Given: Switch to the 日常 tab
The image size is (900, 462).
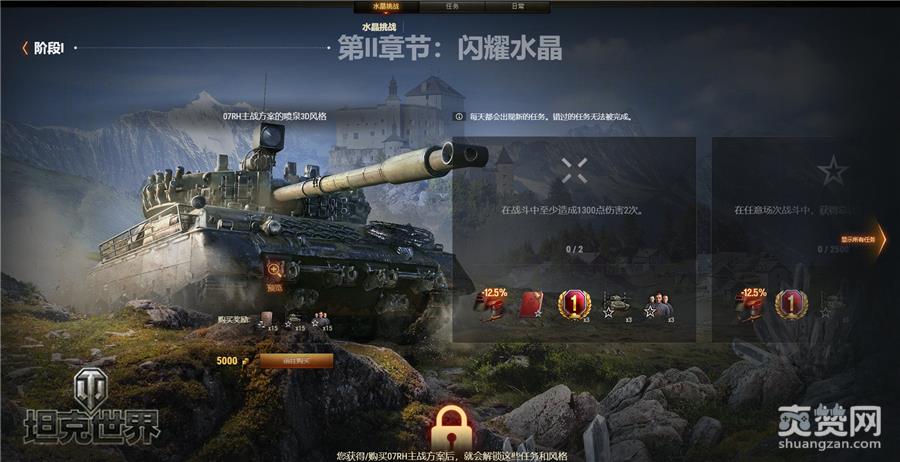Looking at the screenshot, I should (x=517, y=6).
